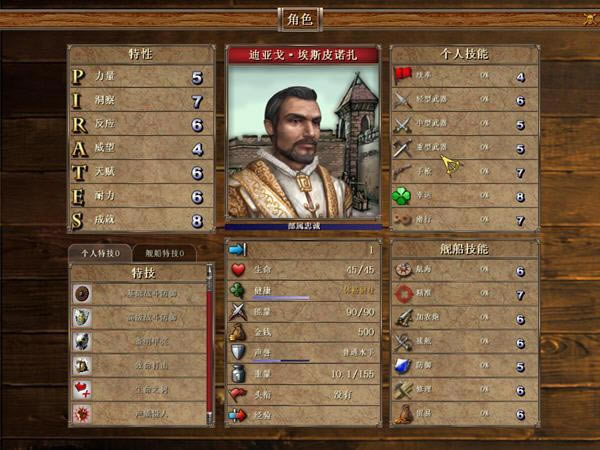The width and height of the screenshot is (600, 450).
Task: Close the character screen with the skull button
Action: point(588,19)
